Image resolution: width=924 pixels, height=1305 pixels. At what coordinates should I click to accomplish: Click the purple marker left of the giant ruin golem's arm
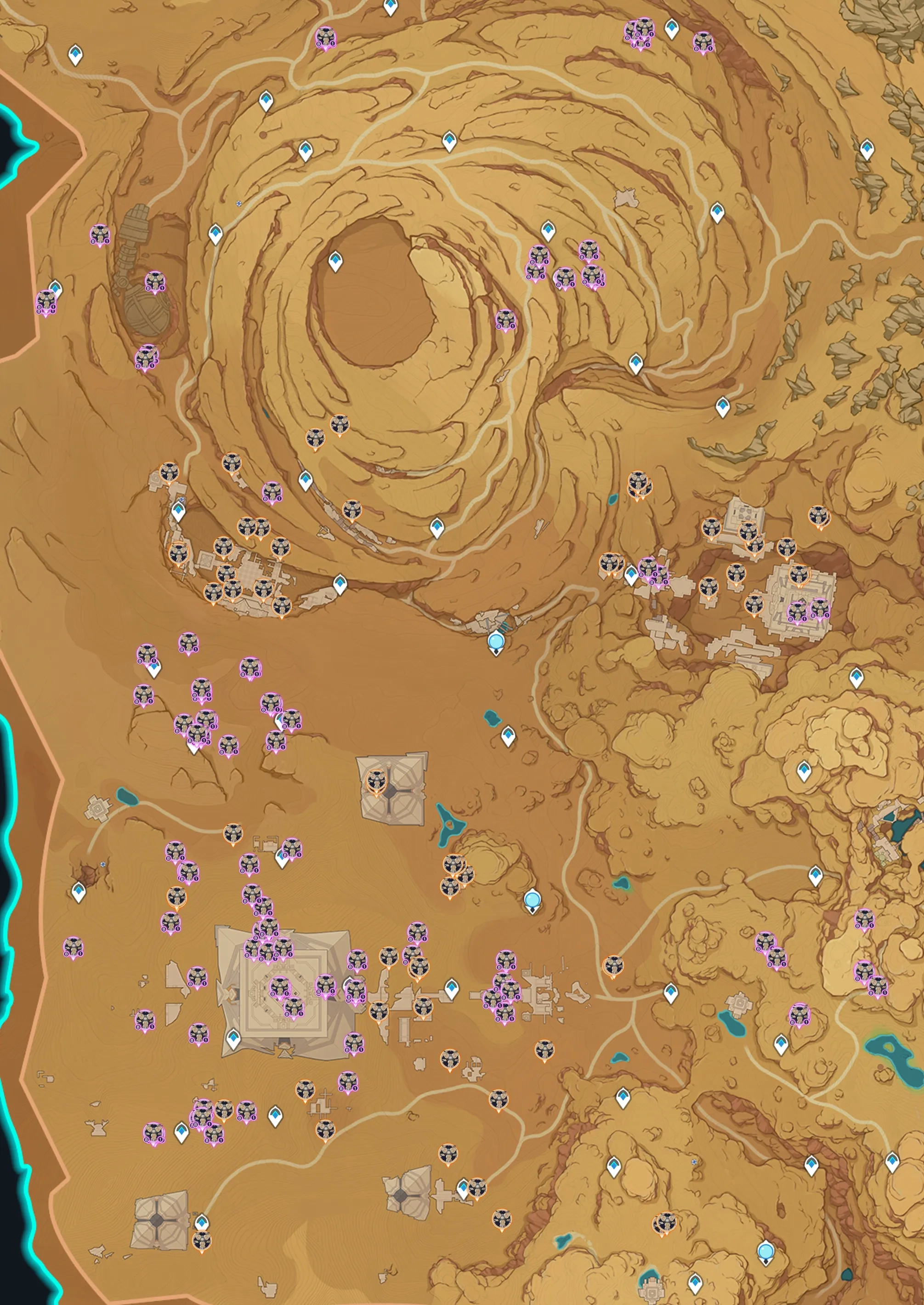[x=100, y=234]
